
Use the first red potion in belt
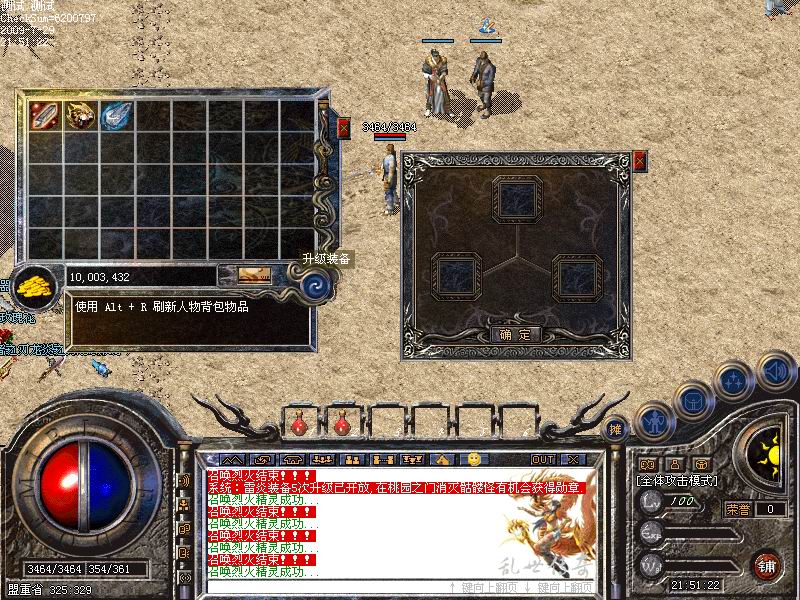[298, 425]
